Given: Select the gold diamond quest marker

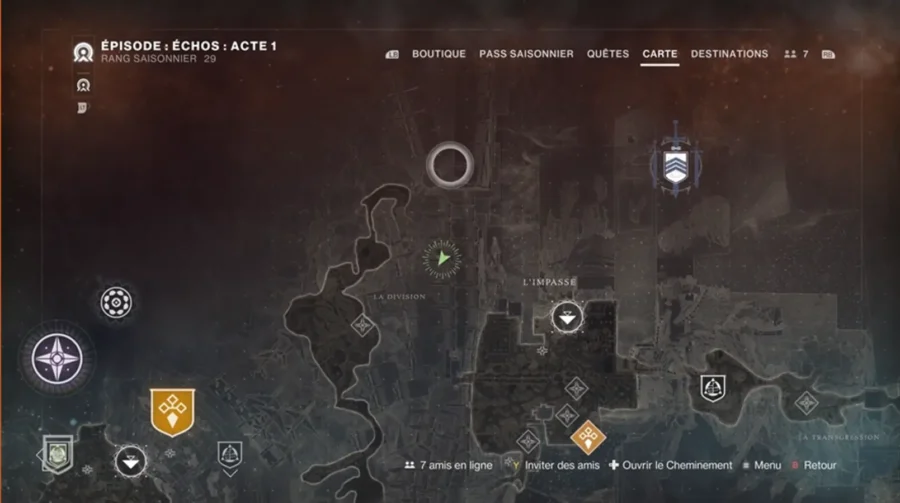Looking at the screenshot, I should click(x=586, y=437).
